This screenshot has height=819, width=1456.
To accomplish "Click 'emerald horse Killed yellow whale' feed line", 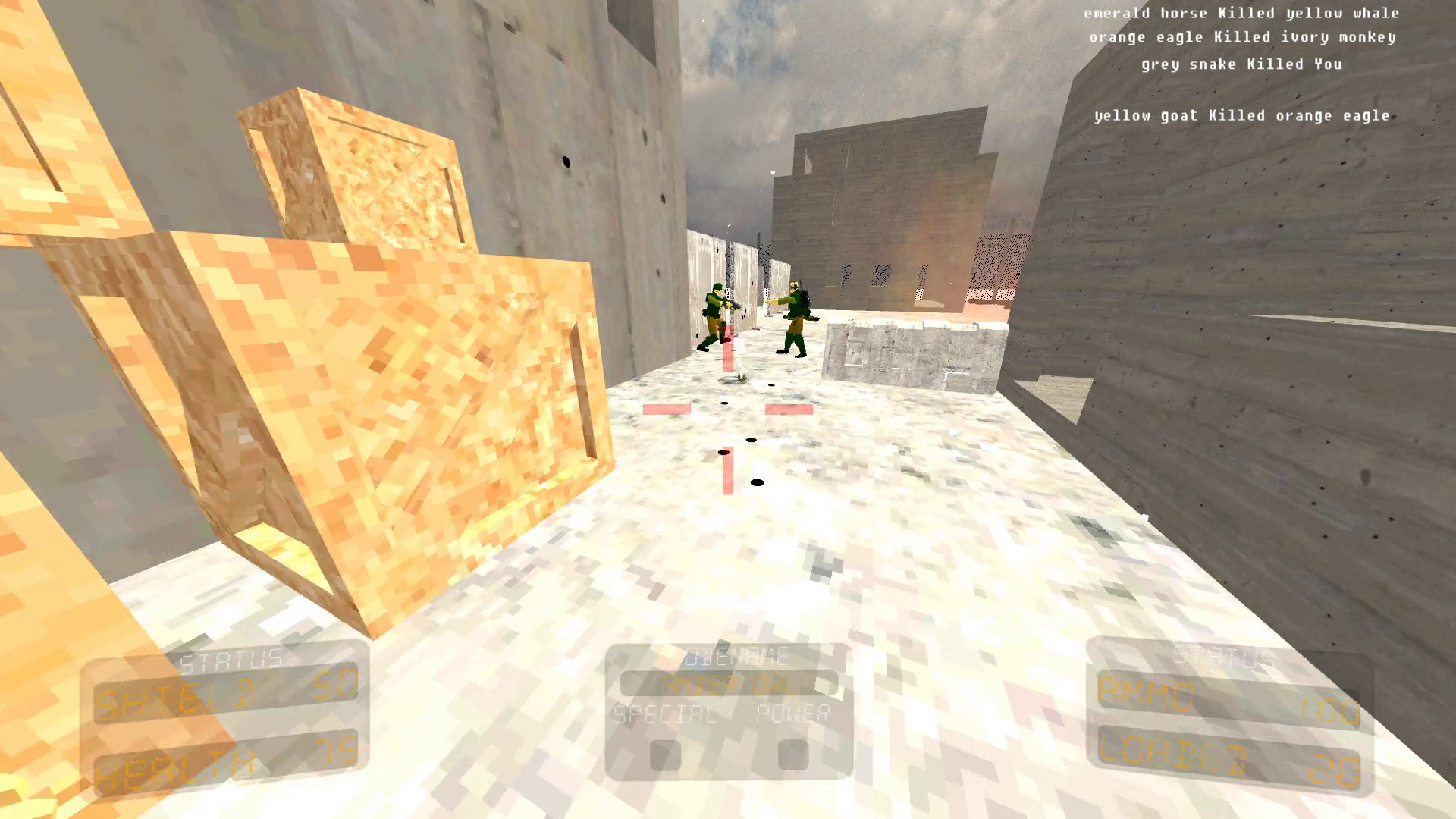I will [1241, 13].
